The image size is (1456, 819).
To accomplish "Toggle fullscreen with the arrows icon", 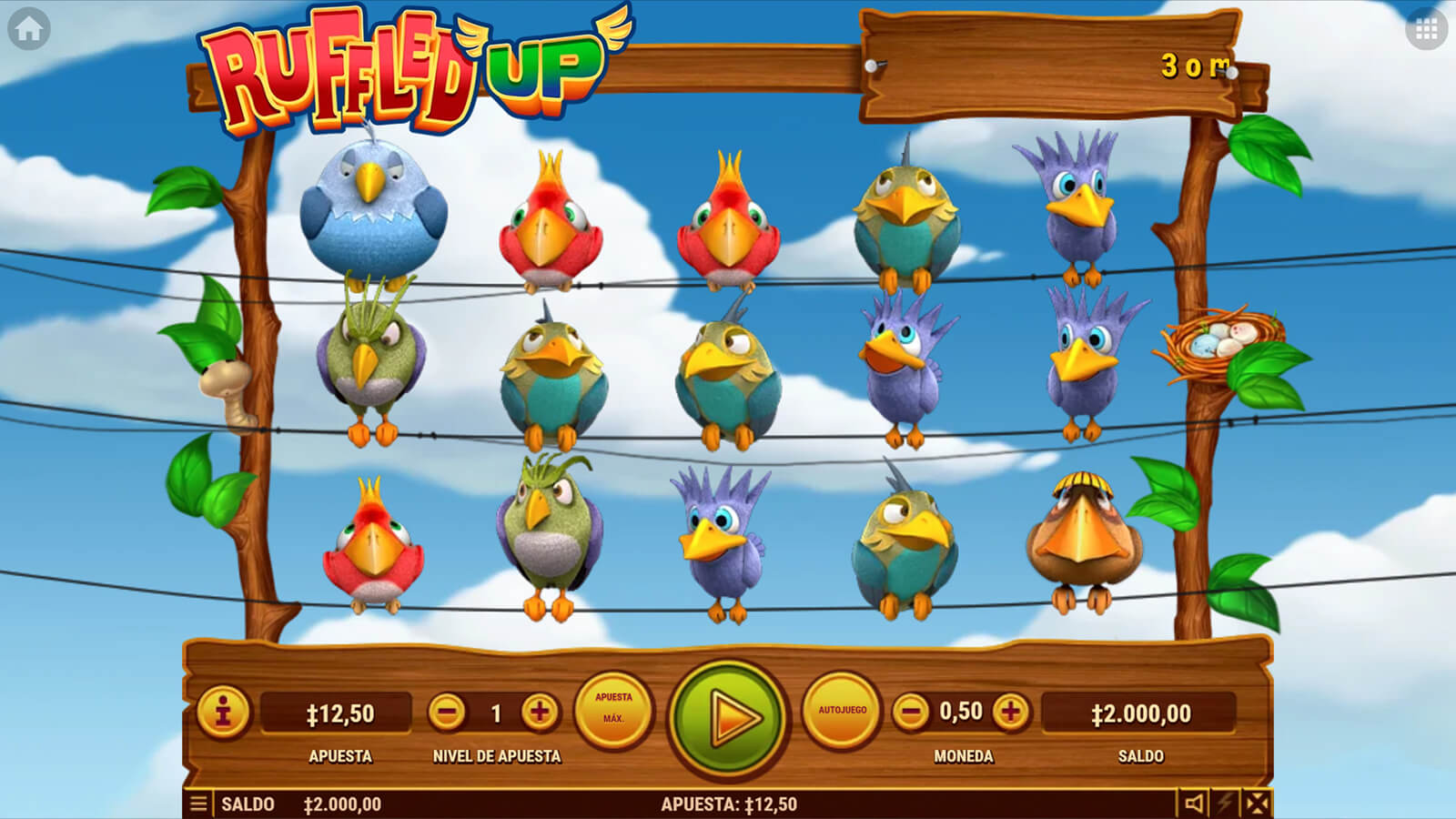I will (1257, 804).
